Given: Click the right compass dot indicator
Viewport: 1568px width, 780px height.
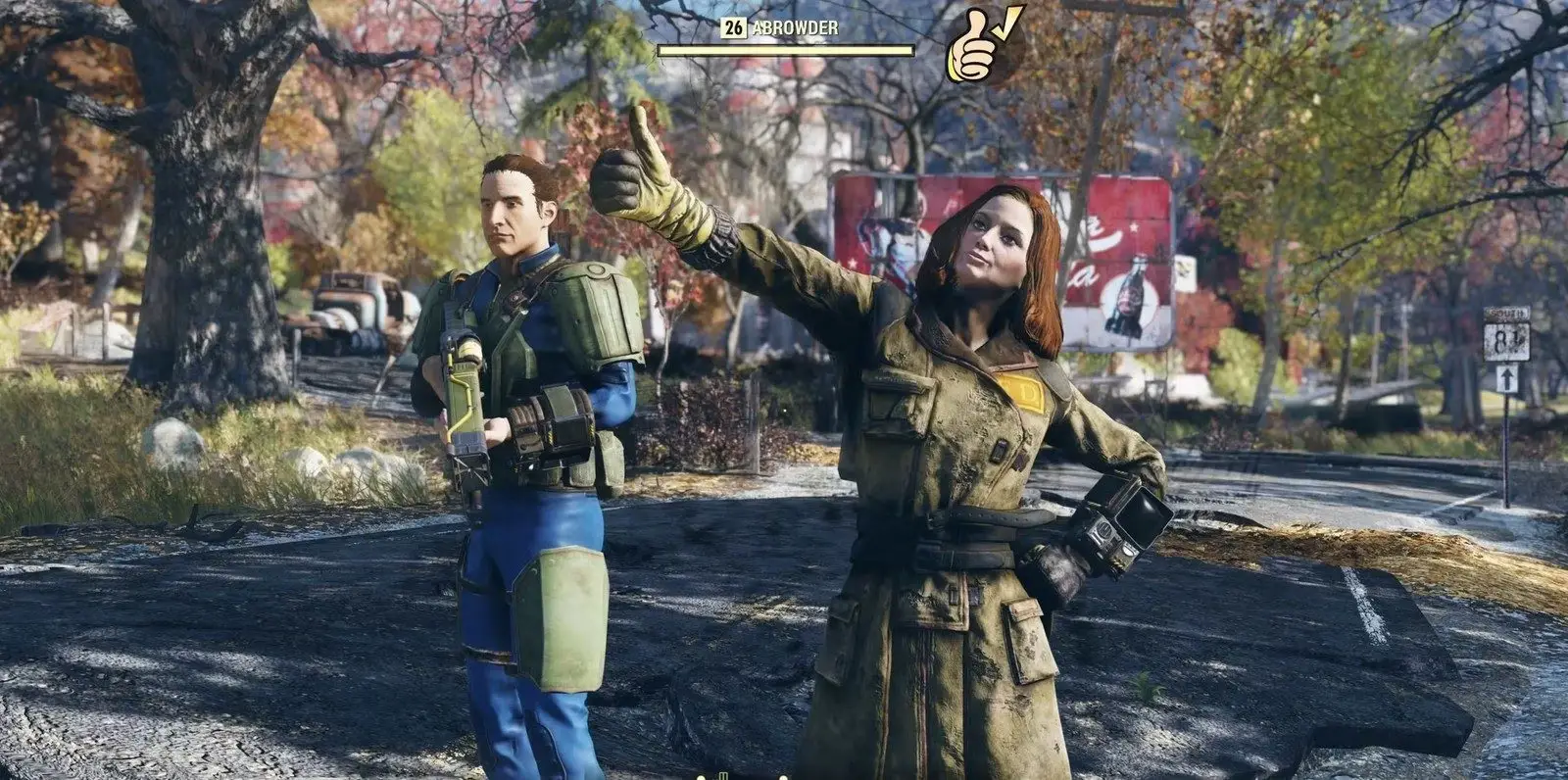Looking at the screenshot, I should pyautogui.click(x=783, y=777).
